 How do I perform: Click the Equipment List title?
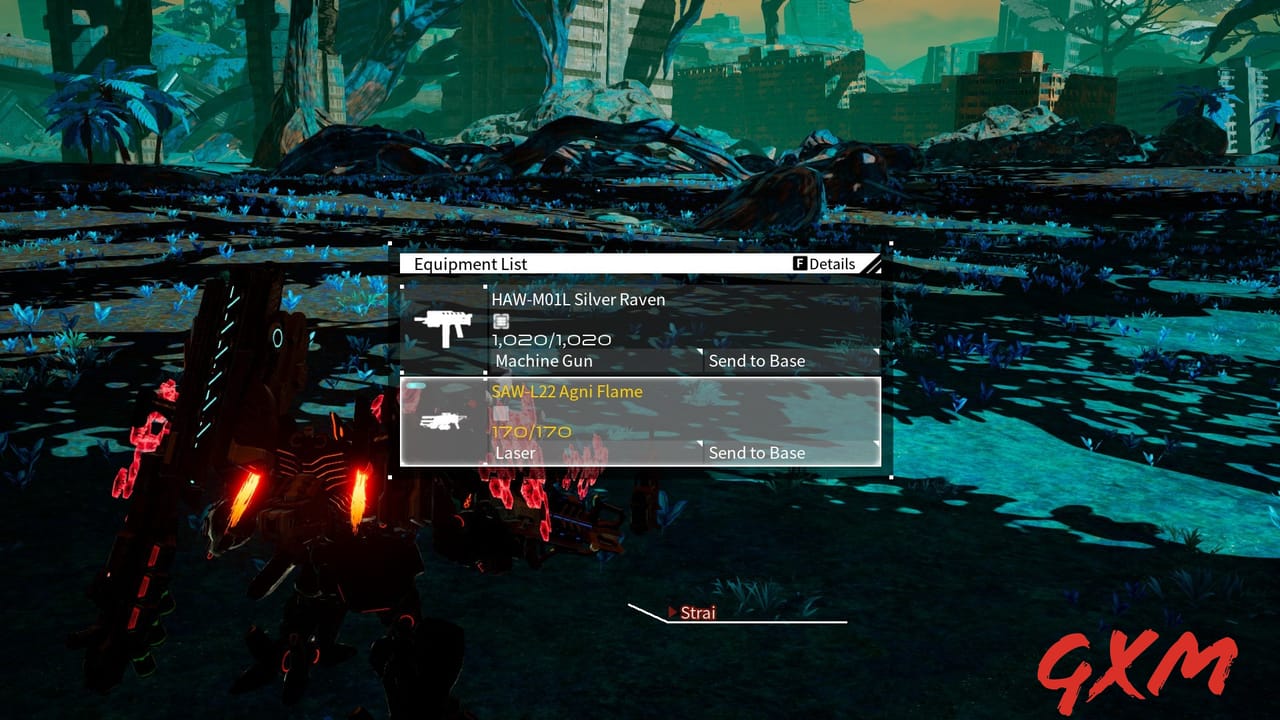[469, 264]
